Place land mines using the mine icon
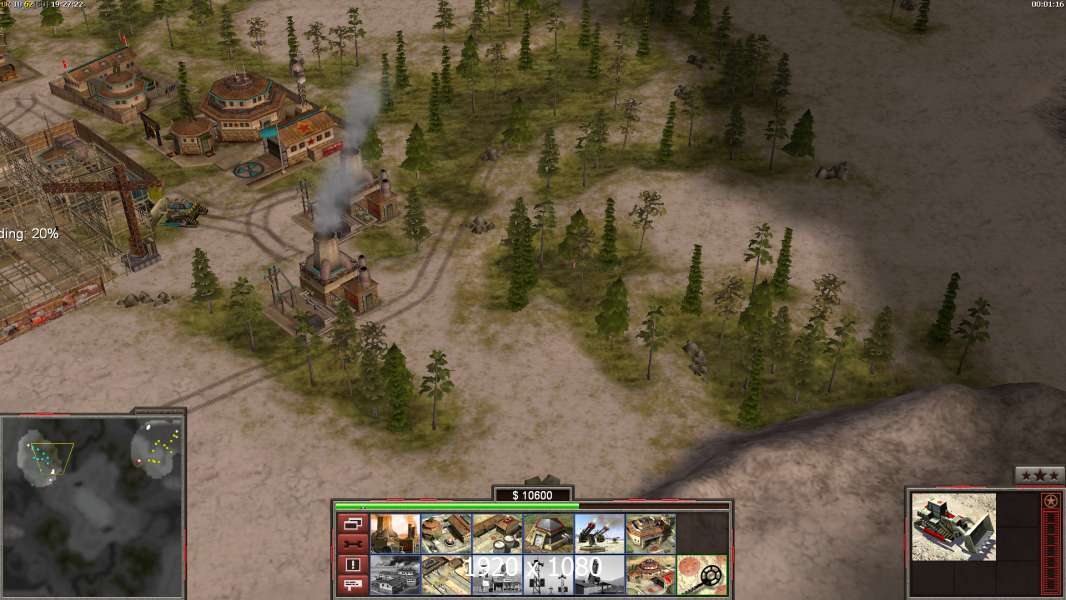Screen dimensions: 1066x600 pos(701,575)
